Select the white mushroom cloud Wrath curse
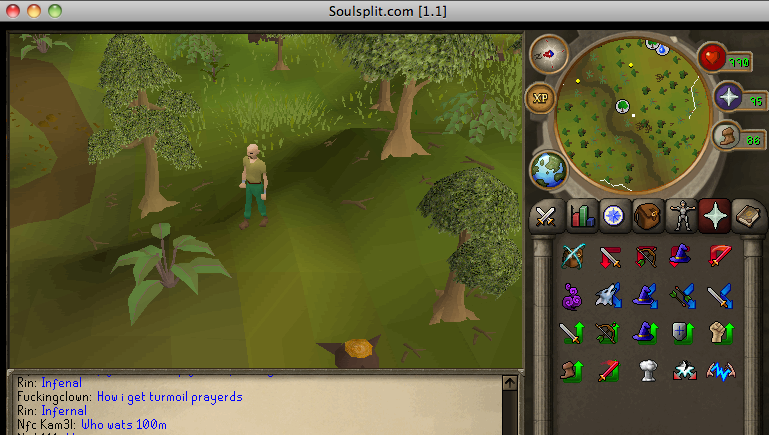 click(646, 369)
